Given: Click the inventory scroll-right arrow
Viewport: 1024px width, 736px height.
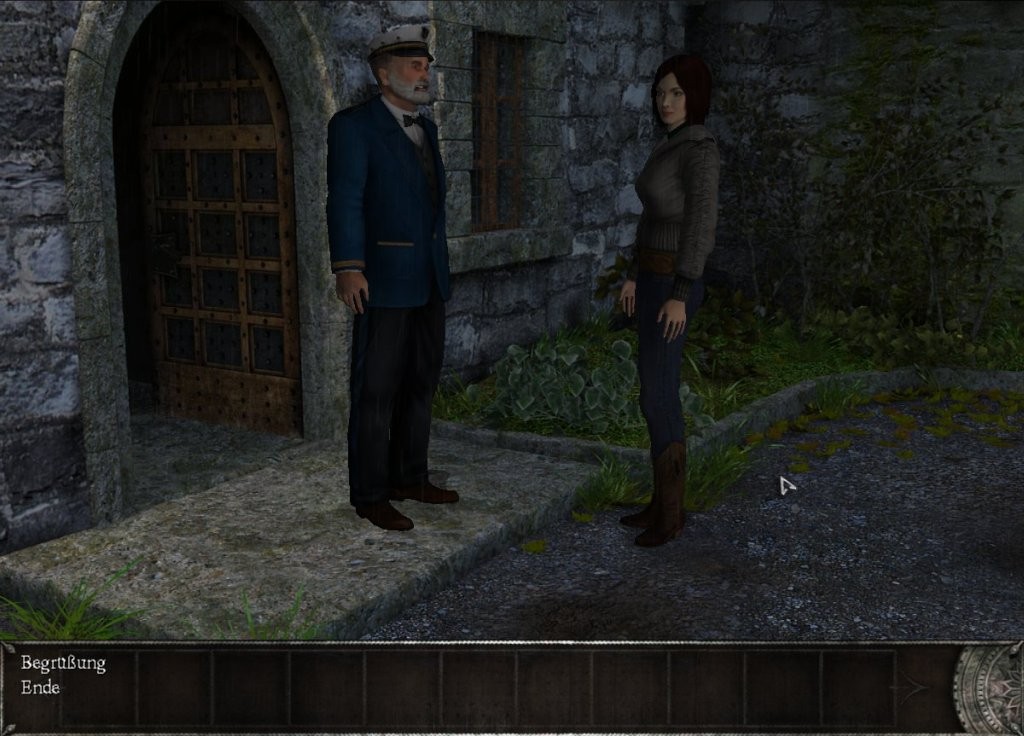Looking at the screenshot, I should pos(910,688).
